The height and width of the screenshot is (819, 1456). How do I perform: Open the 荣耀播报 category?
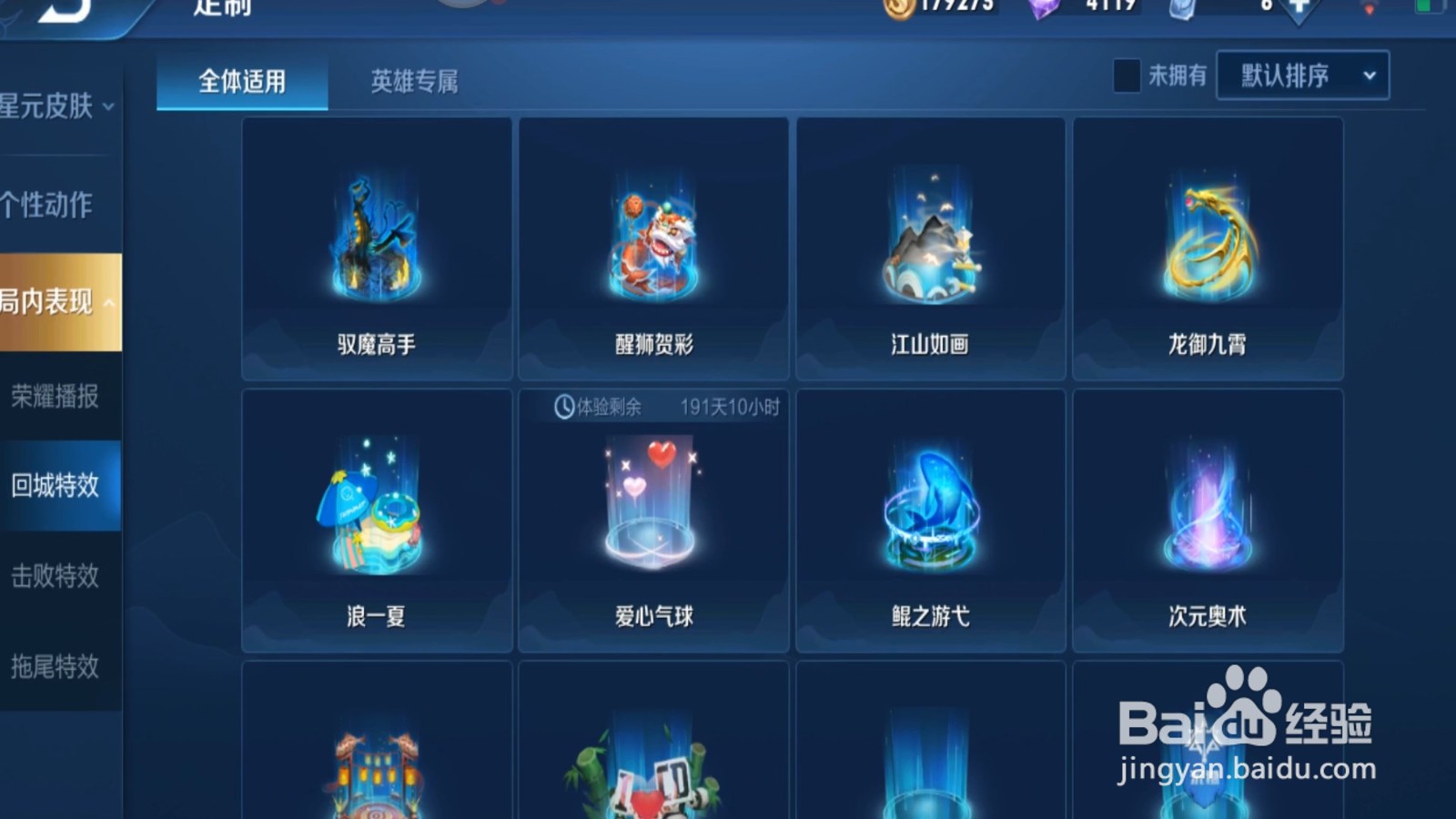(x=56, y=397)
